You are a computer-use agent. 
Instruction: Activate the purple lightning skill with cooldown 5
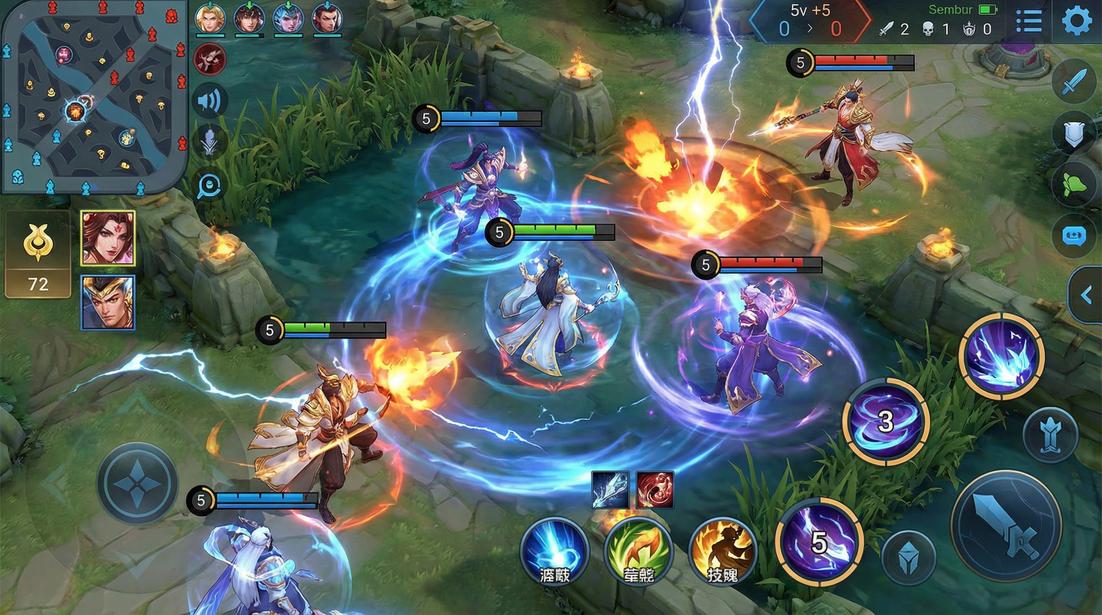click(819, 541)
